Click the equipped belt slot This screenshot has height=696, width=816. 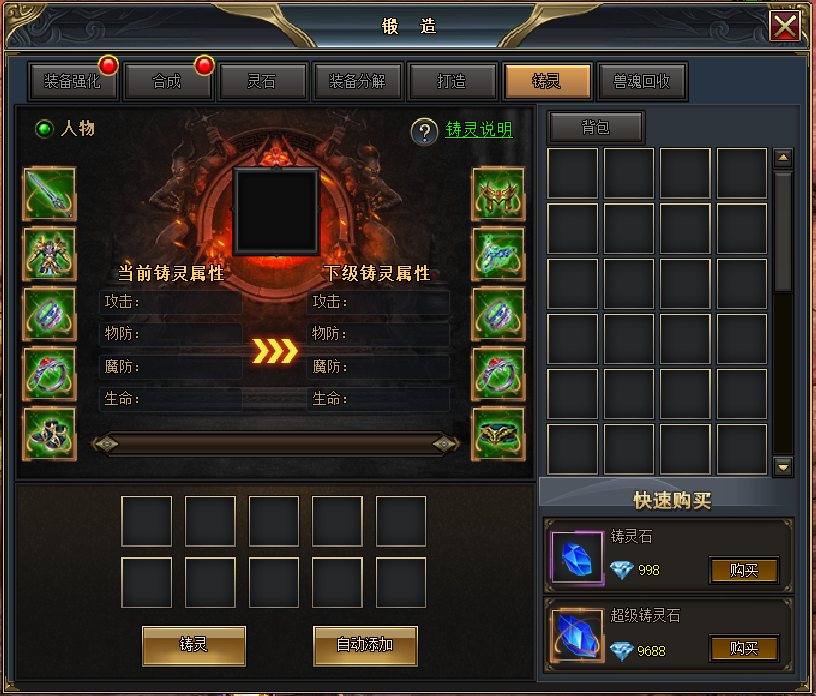(498, 434)
